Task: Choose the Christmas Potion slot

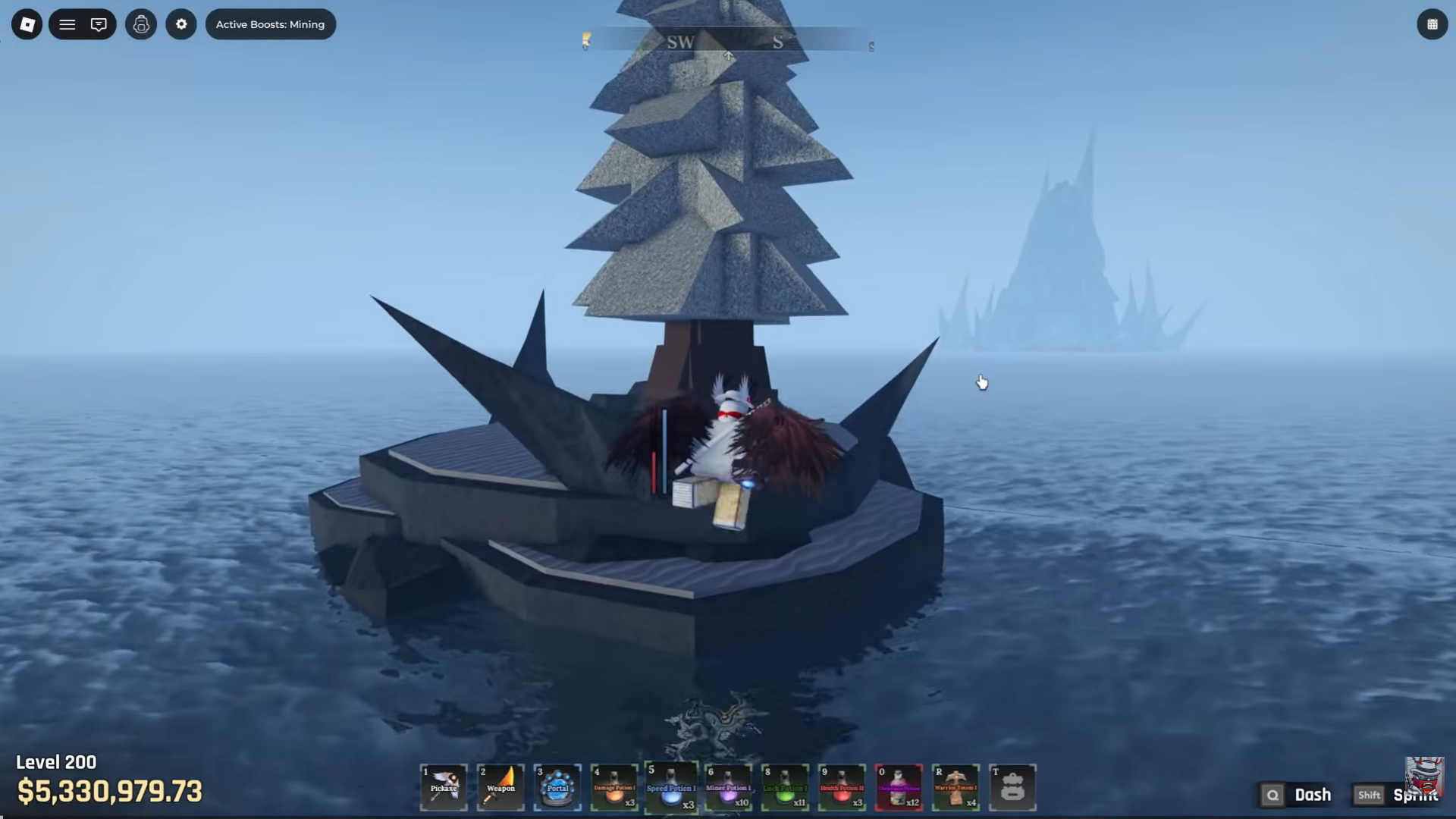Action: [x=899, y=787]
